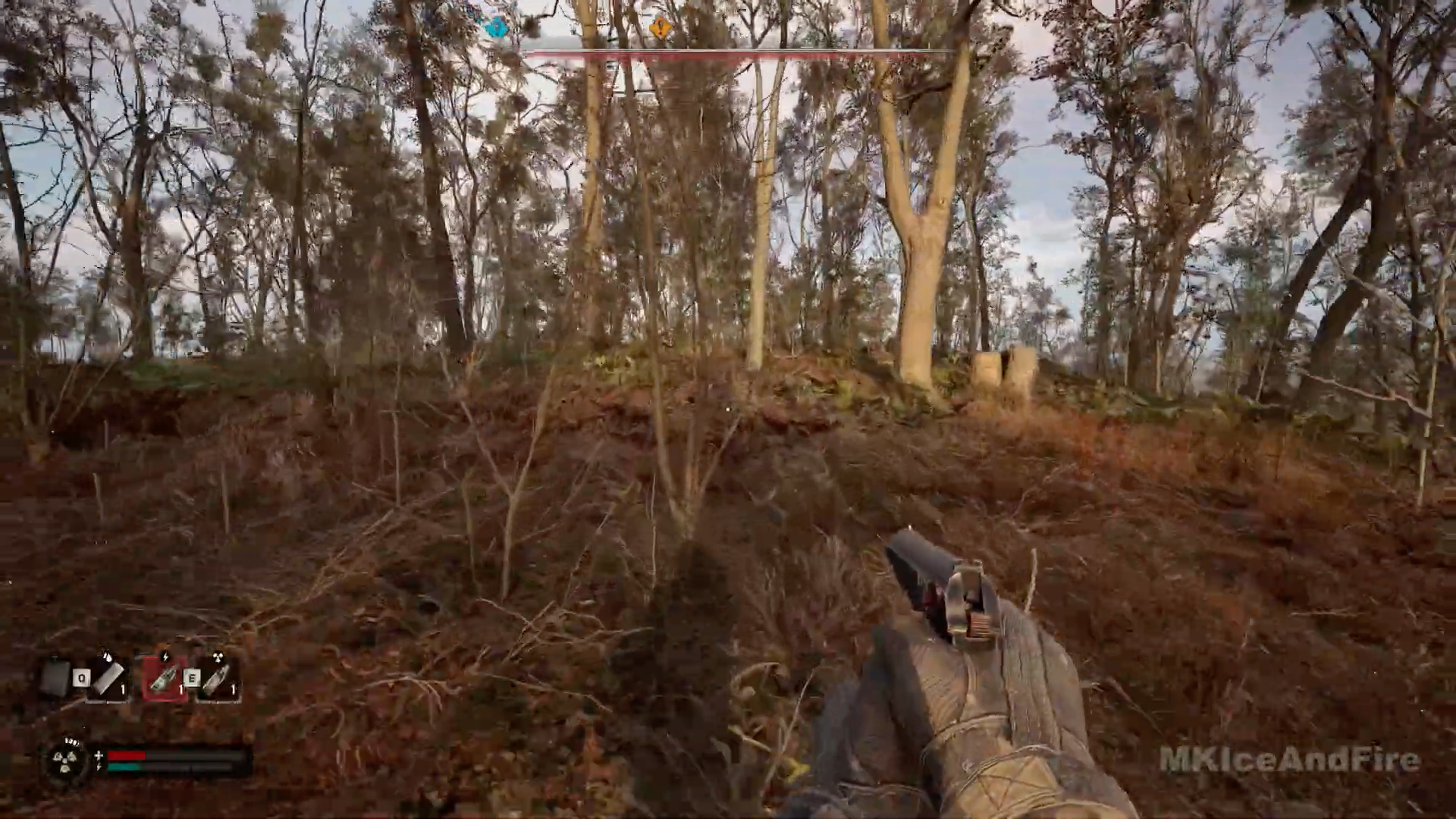Select the orange exclamation quest marker

660,28
